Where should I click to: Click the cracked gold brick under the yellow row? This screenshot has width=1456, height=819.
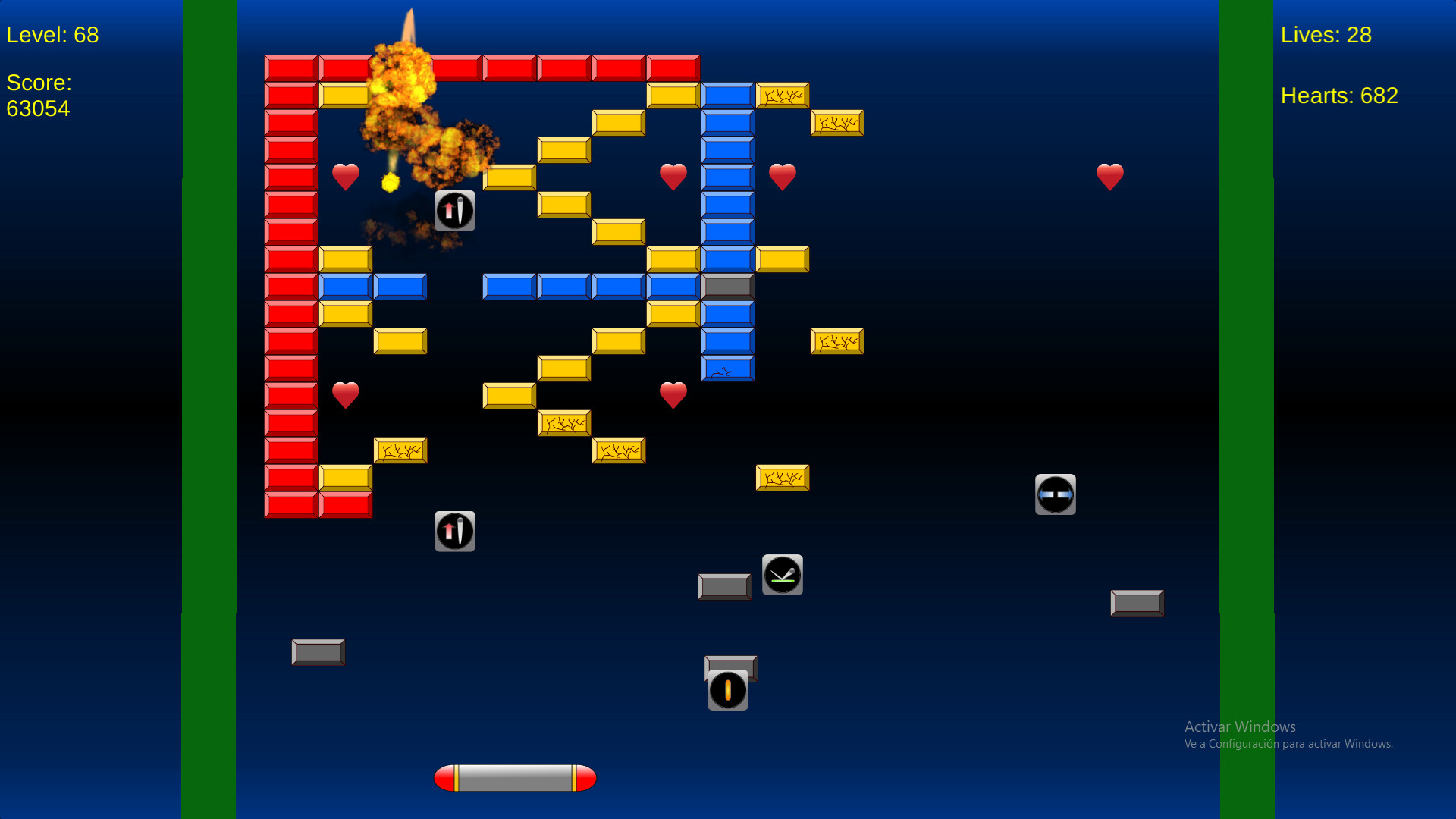pyautogui.click(x=564, y=422)
